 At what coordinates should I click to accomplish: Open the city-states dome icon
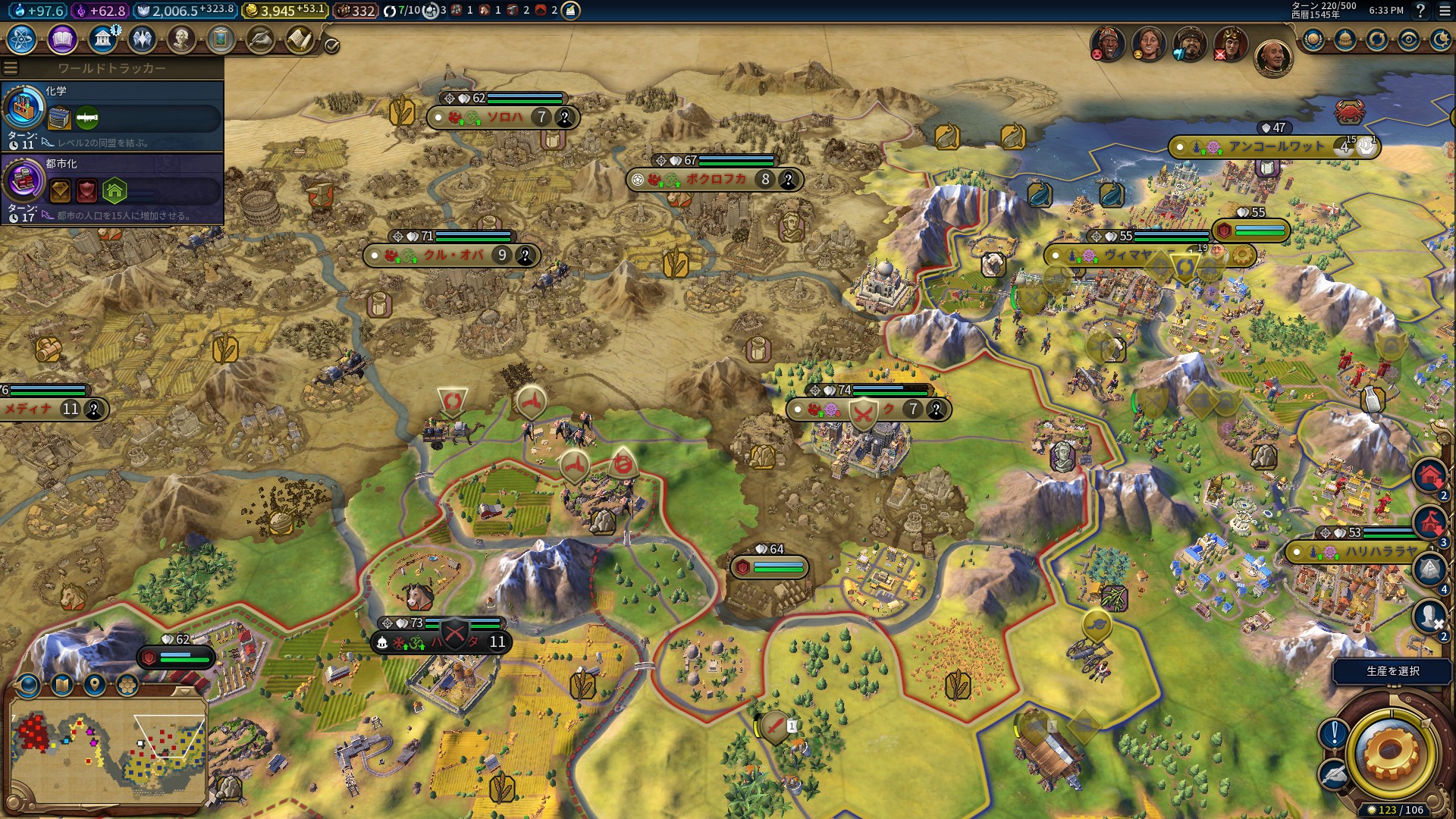[x=1345, y=40]
